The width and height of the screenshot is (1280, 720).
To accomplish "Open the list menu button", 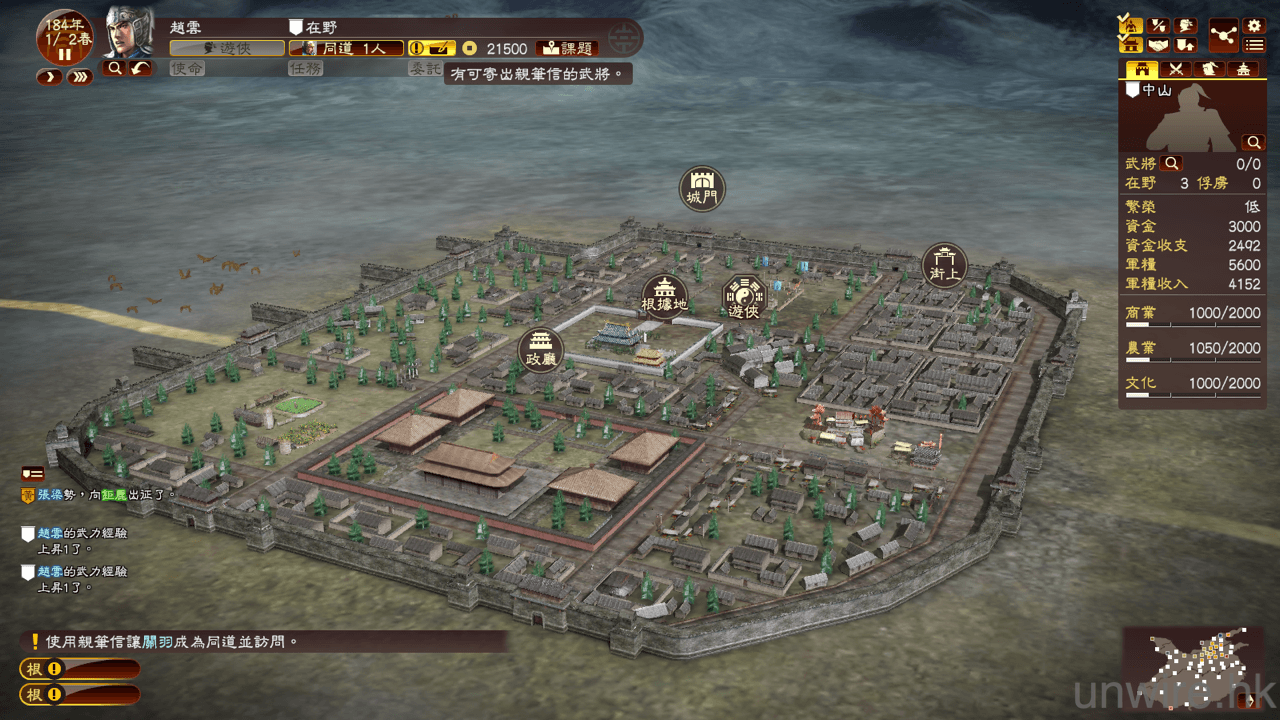I will 1254,45.
